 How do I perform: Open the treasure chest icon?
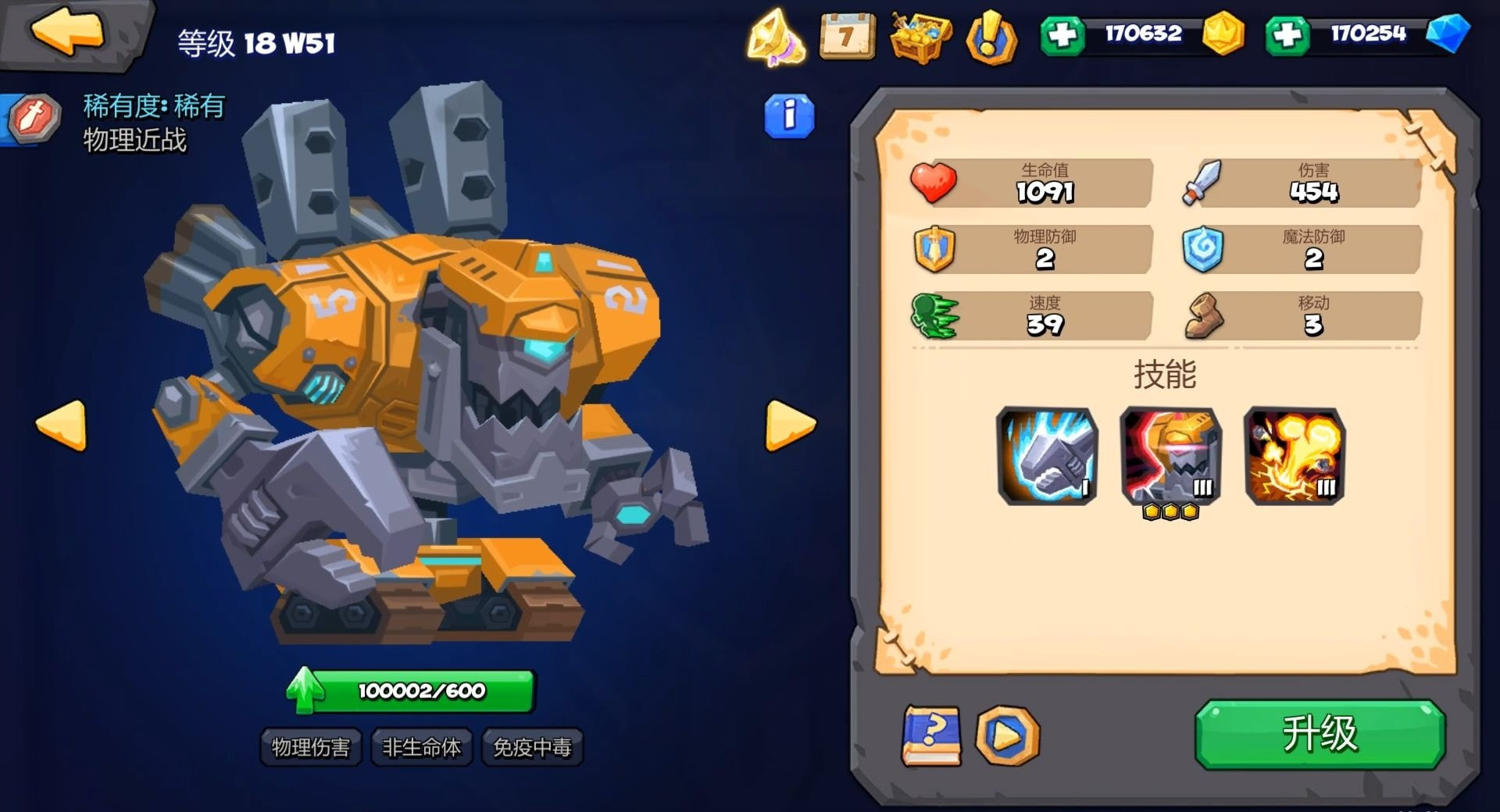(921, 35)
